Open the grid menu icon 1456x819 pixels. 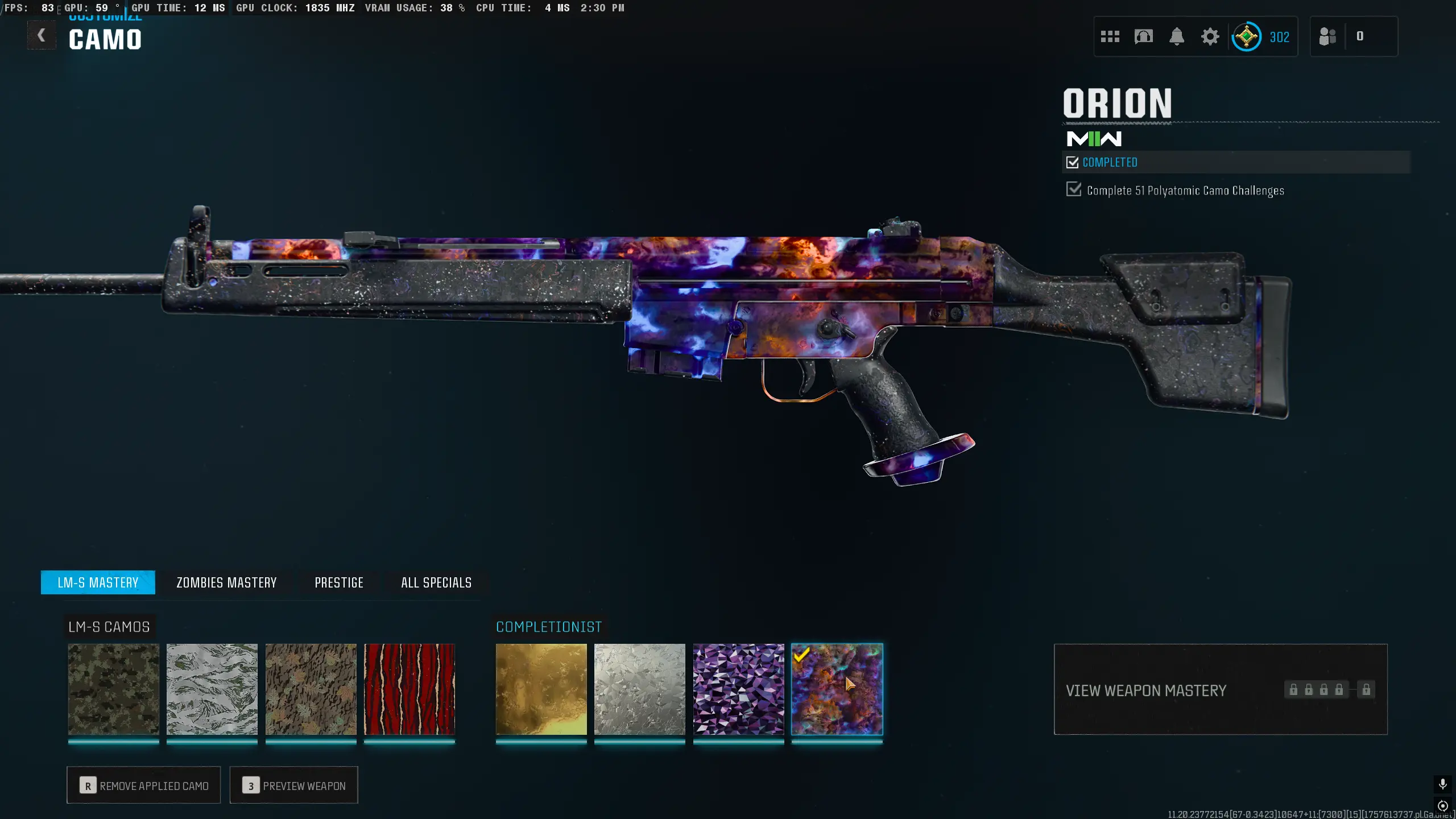(x=1110, y=37)
